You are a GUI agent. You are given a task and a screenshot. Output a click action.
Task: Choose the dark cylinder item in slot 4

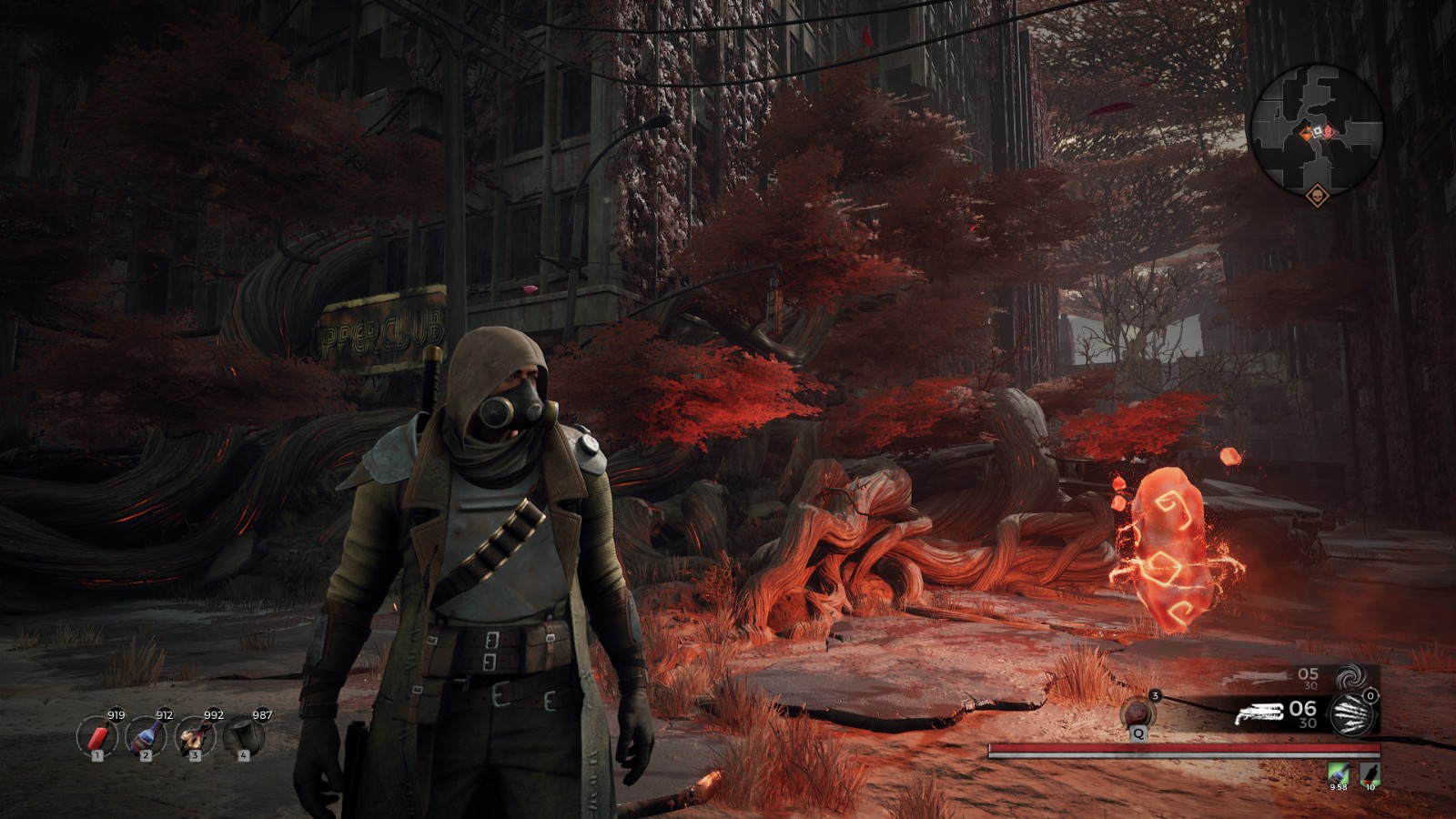(243, 735)
